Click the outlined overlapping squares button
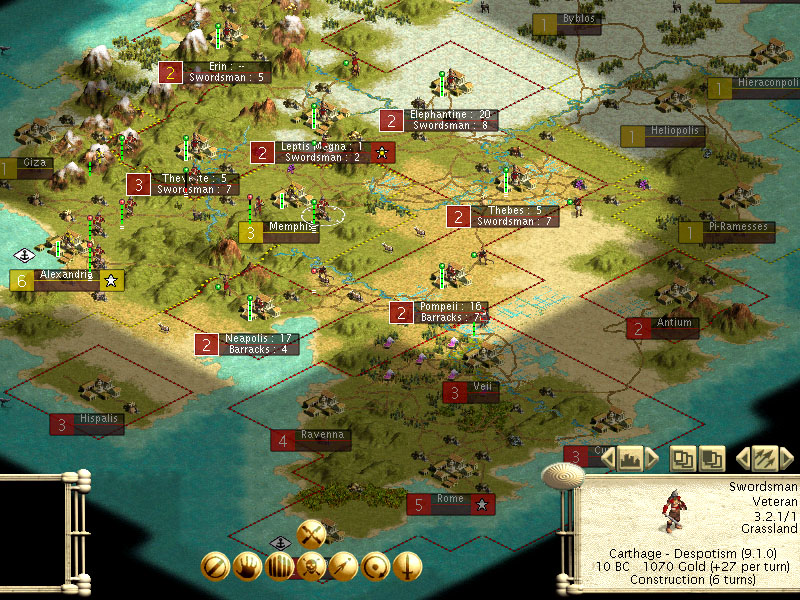 click(682, 458)
